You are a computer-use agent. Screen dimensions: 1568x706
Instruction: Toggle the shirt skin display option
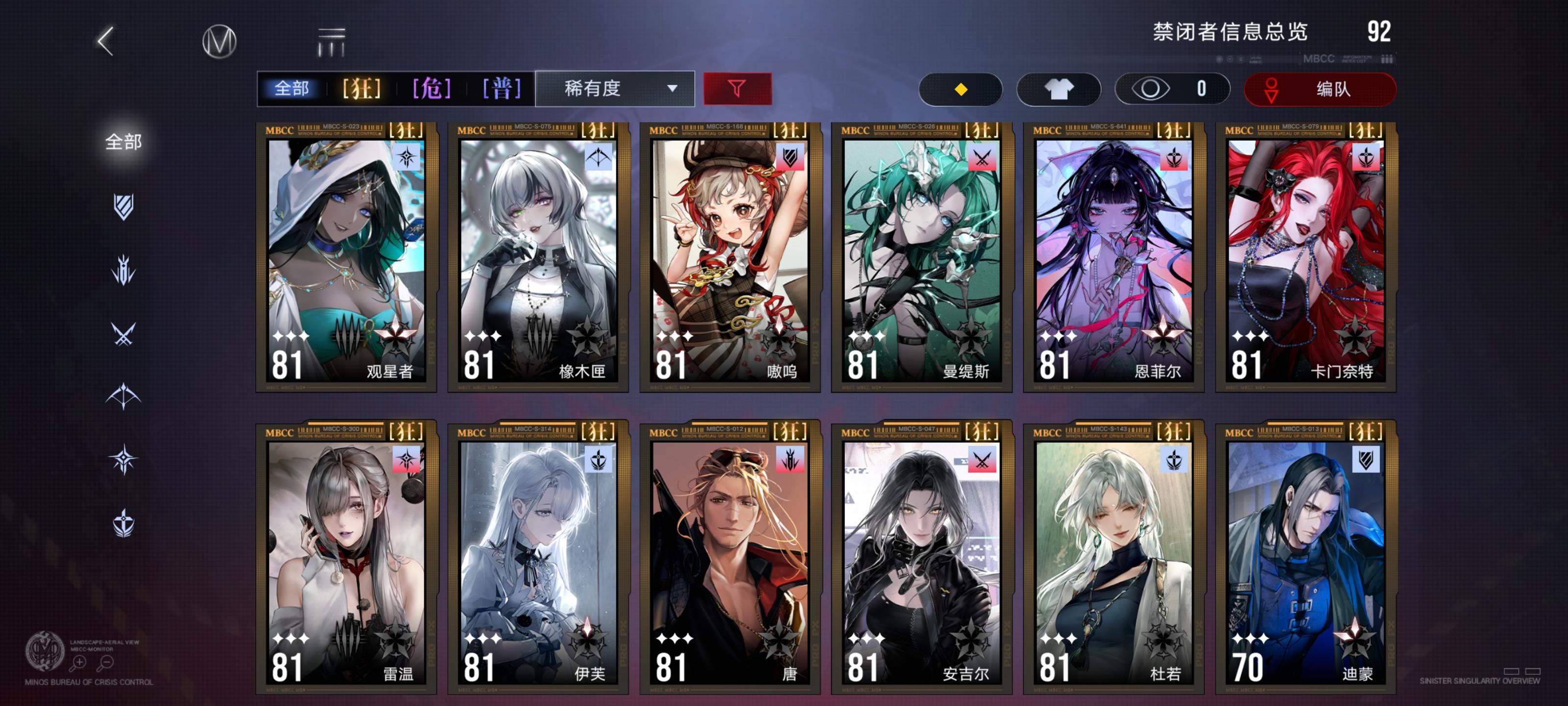coord(1059,89)
